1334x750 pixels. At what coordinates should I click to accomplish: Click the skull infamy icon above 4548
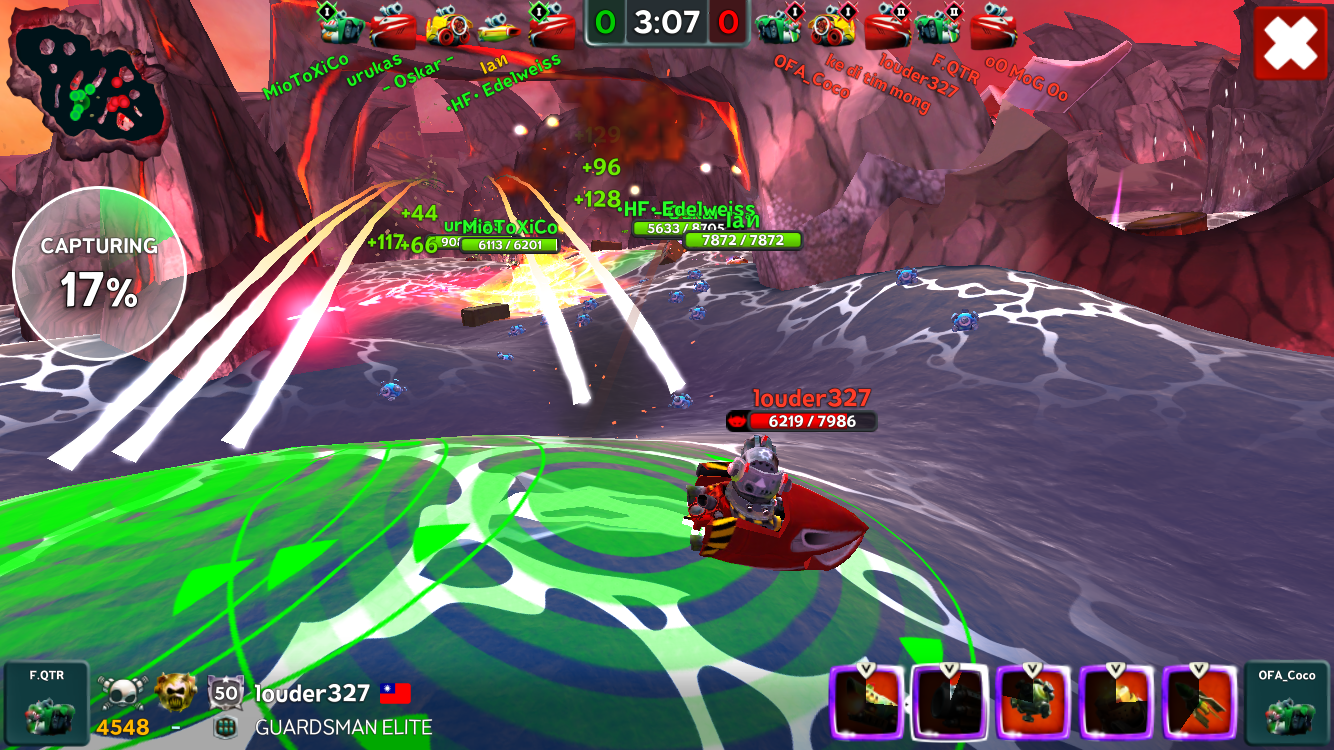123,692
